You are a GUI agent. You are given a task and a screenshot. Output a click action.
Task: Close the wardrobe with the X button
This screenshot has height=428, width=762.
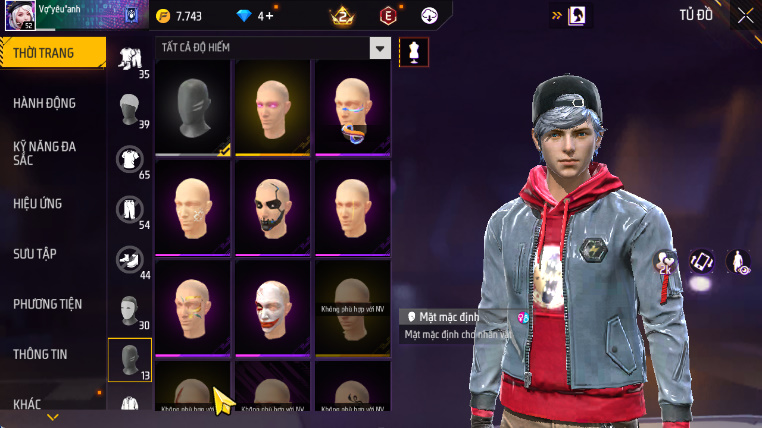click(746, 15)
